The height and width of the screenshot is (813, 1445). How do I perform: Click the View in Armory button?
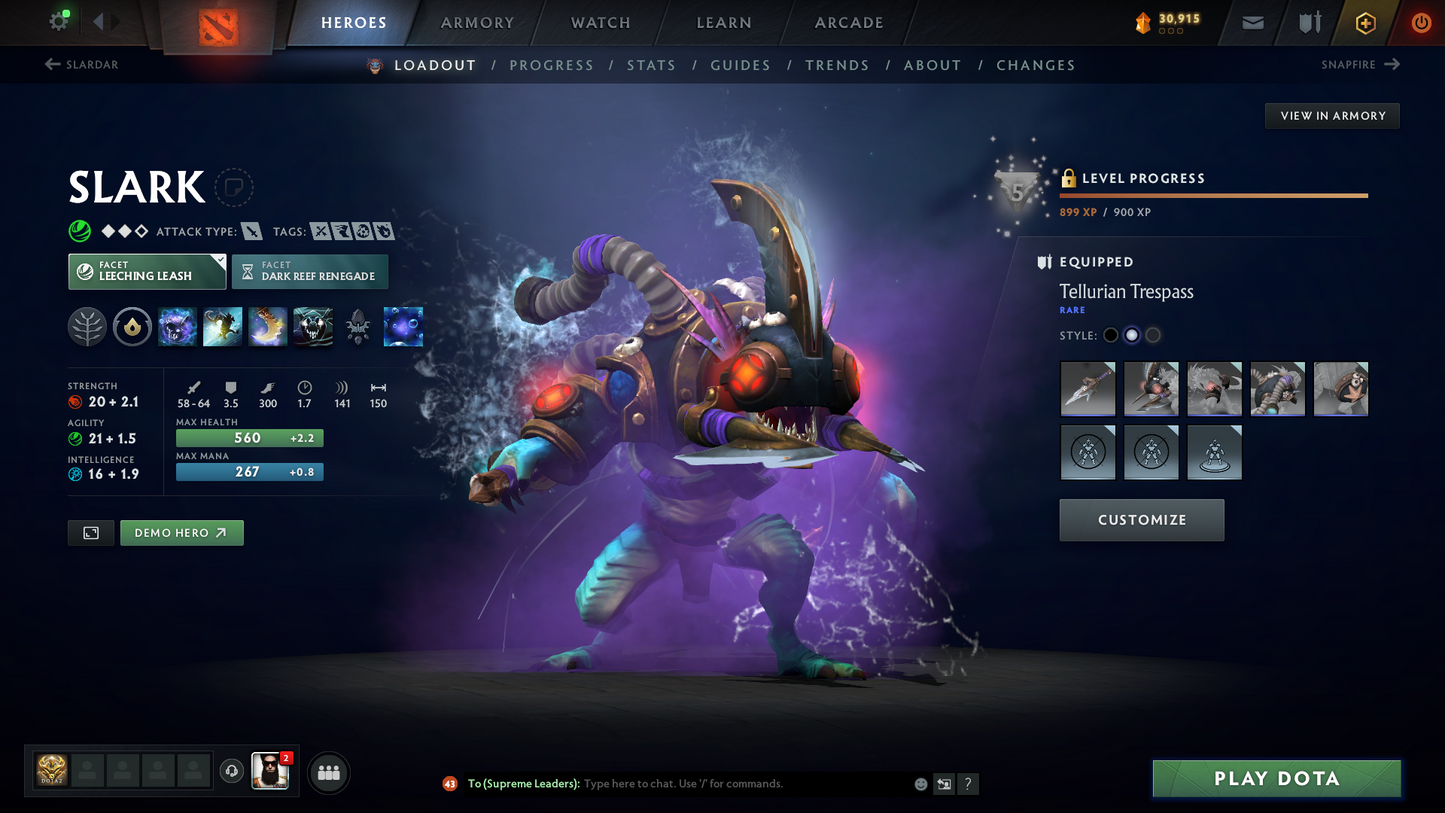(1332, 116)
